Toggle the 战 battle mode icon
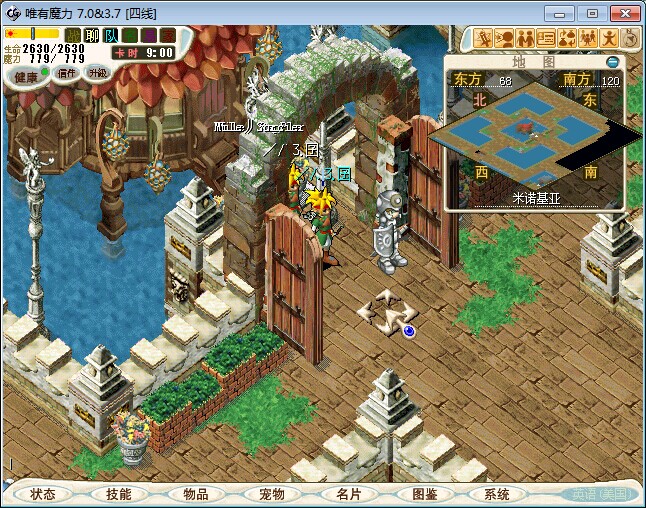The height and width of the screenshot is (508, 646). [x=73, y=36]
